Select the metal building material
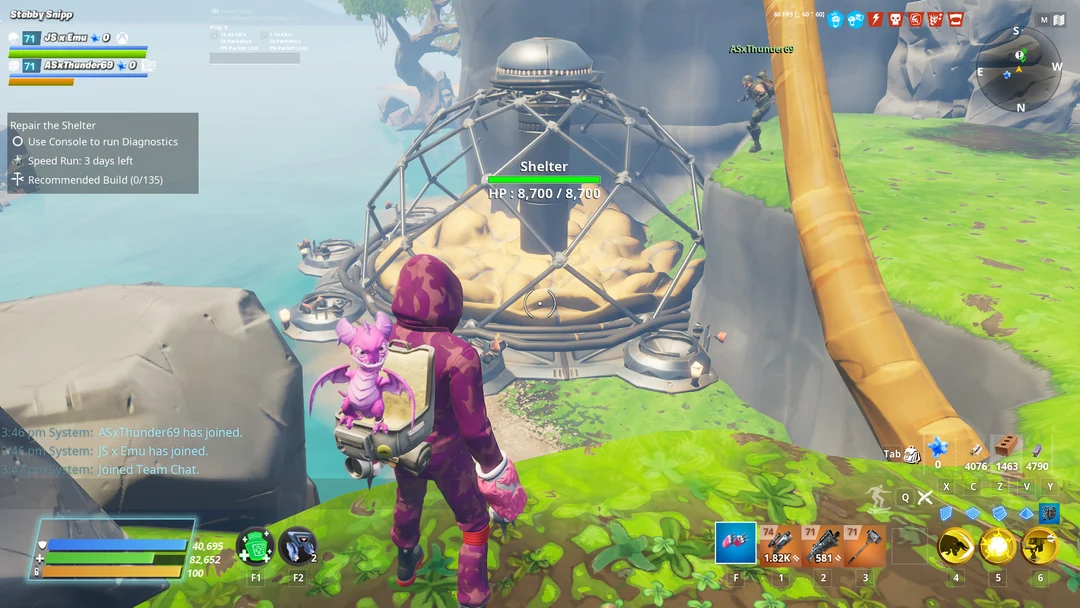 [x=1038, y=449]
